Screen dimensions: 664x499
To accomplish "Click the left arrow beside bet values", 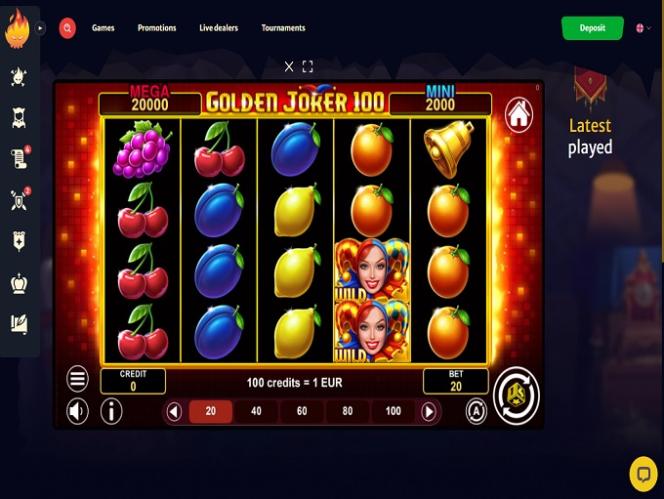I will [174, 411].
